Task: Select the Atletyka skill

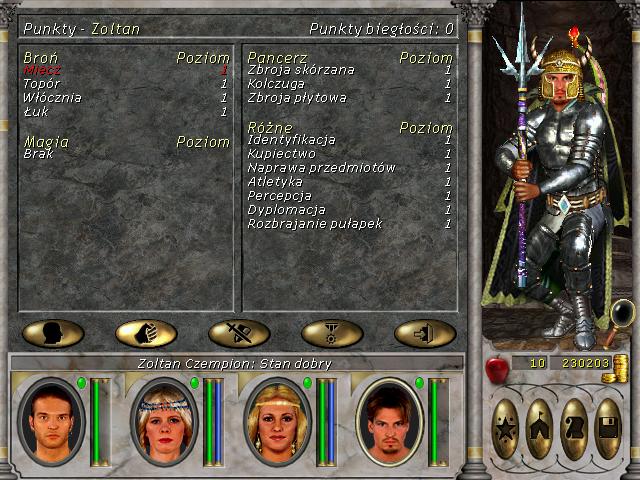Action: point(275,182)
